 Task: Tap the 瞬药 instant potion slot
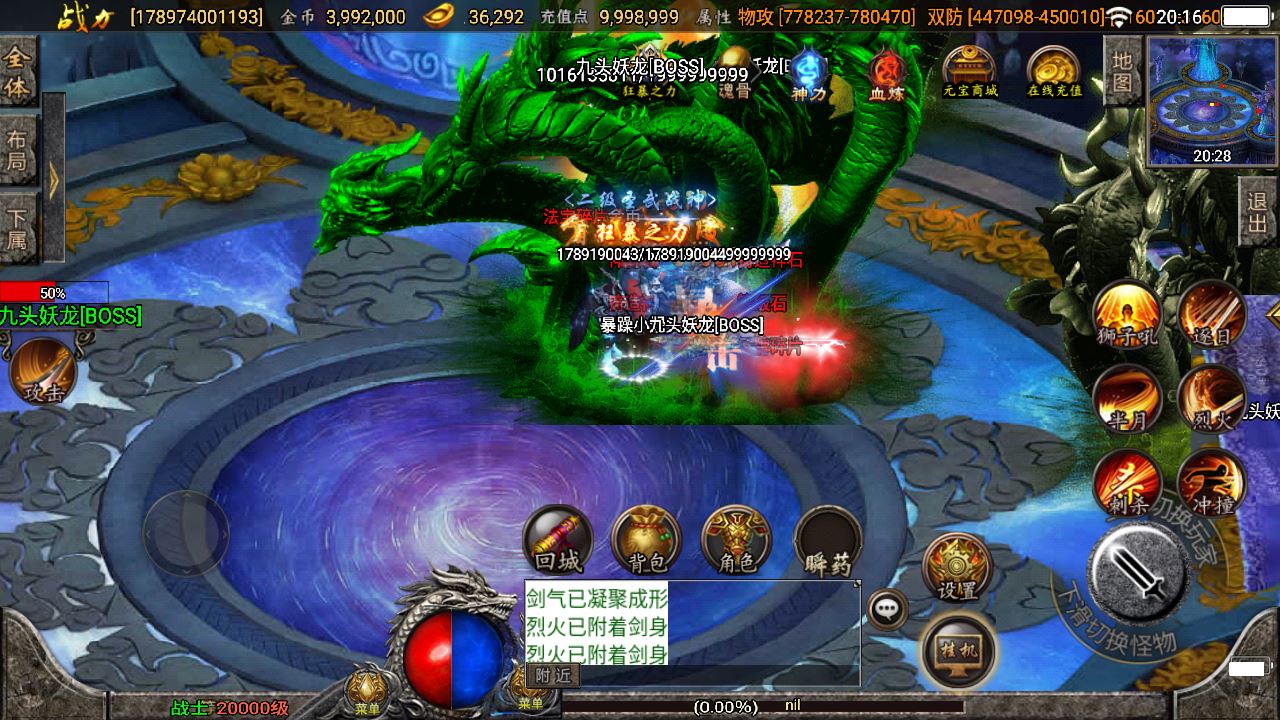(x=827, y=541)
